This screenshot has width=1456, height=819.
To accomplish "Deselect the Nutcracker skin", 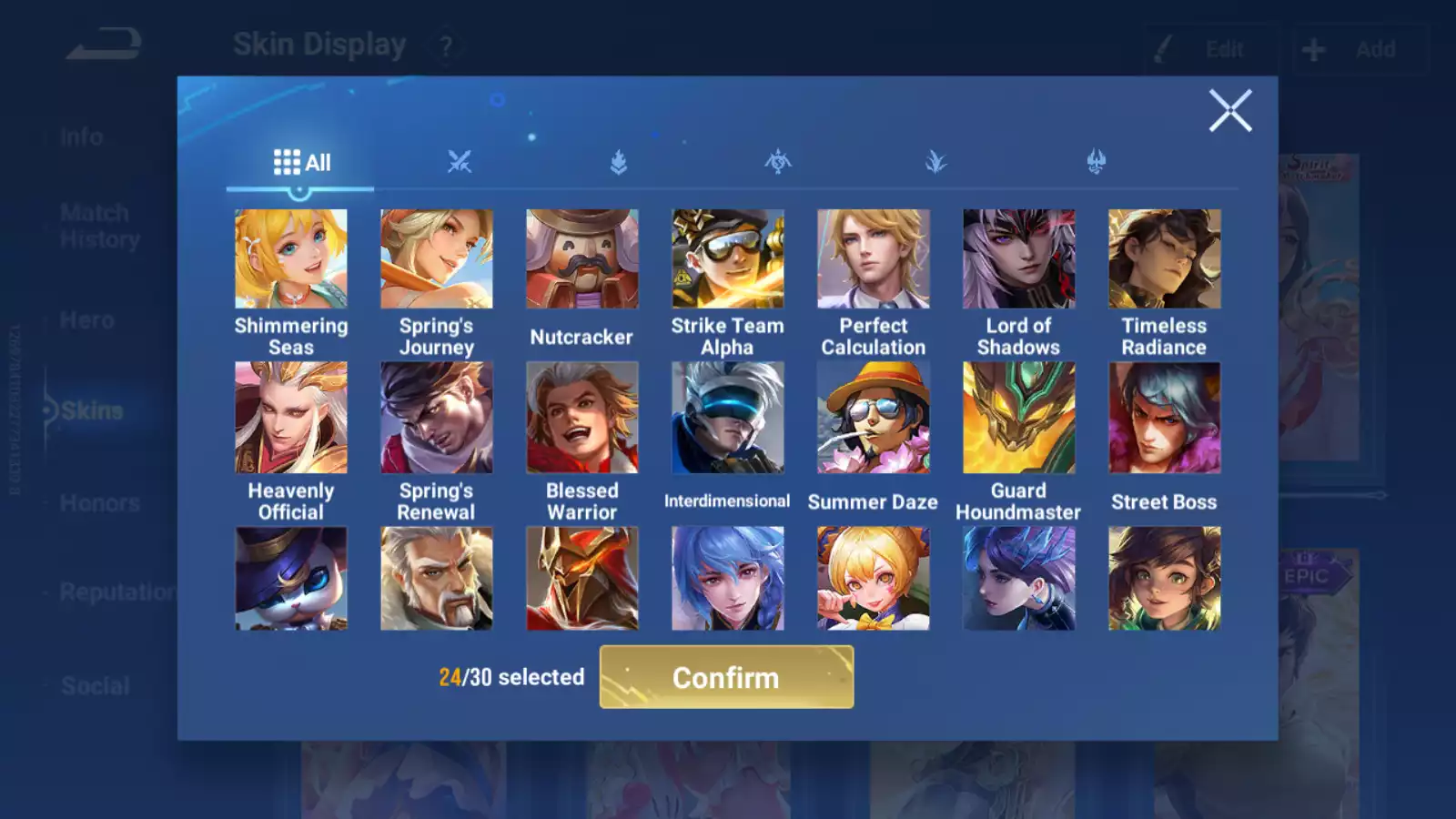I will (581, 258).
